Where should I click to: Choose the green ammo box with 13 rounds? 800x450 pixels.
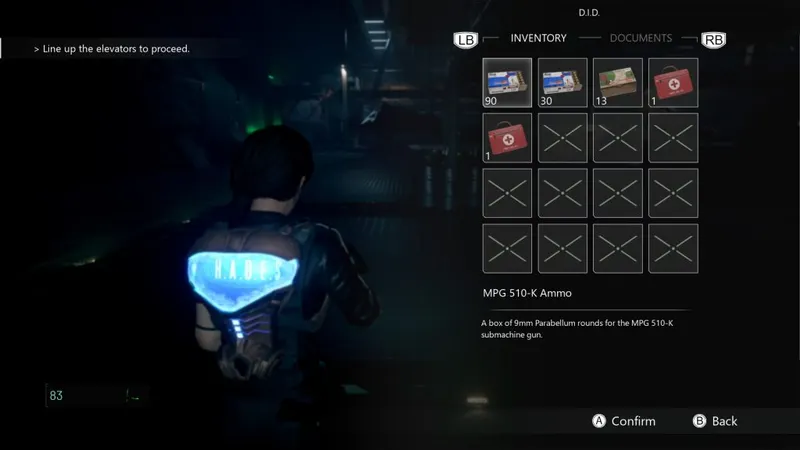[x=617, y=82]
